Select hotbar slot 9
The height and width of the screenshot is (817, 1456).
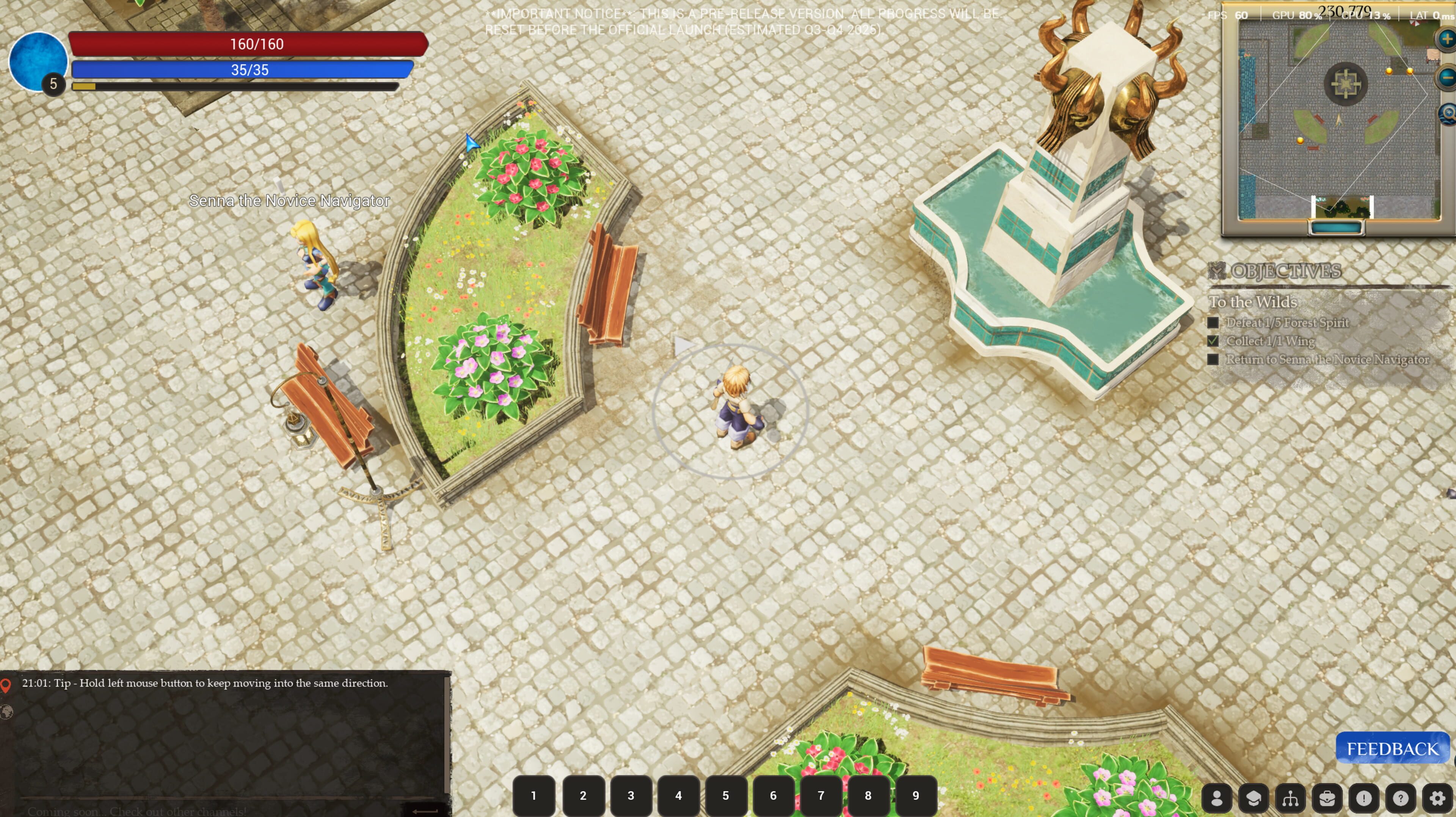point(916,795)
